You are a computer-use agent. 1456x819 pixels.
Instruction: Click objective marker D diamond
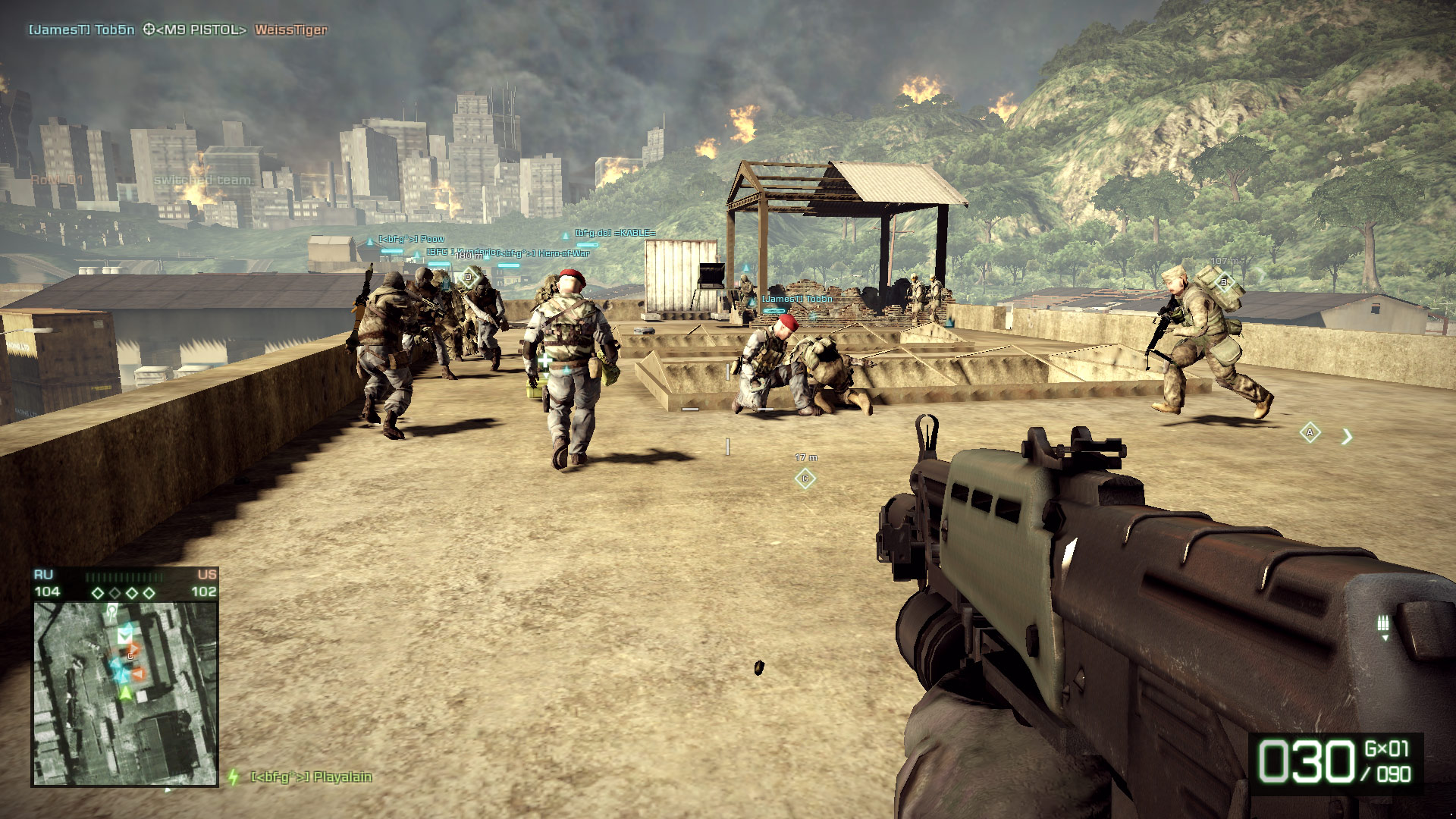pyautogui.click(x=469, y=278)
